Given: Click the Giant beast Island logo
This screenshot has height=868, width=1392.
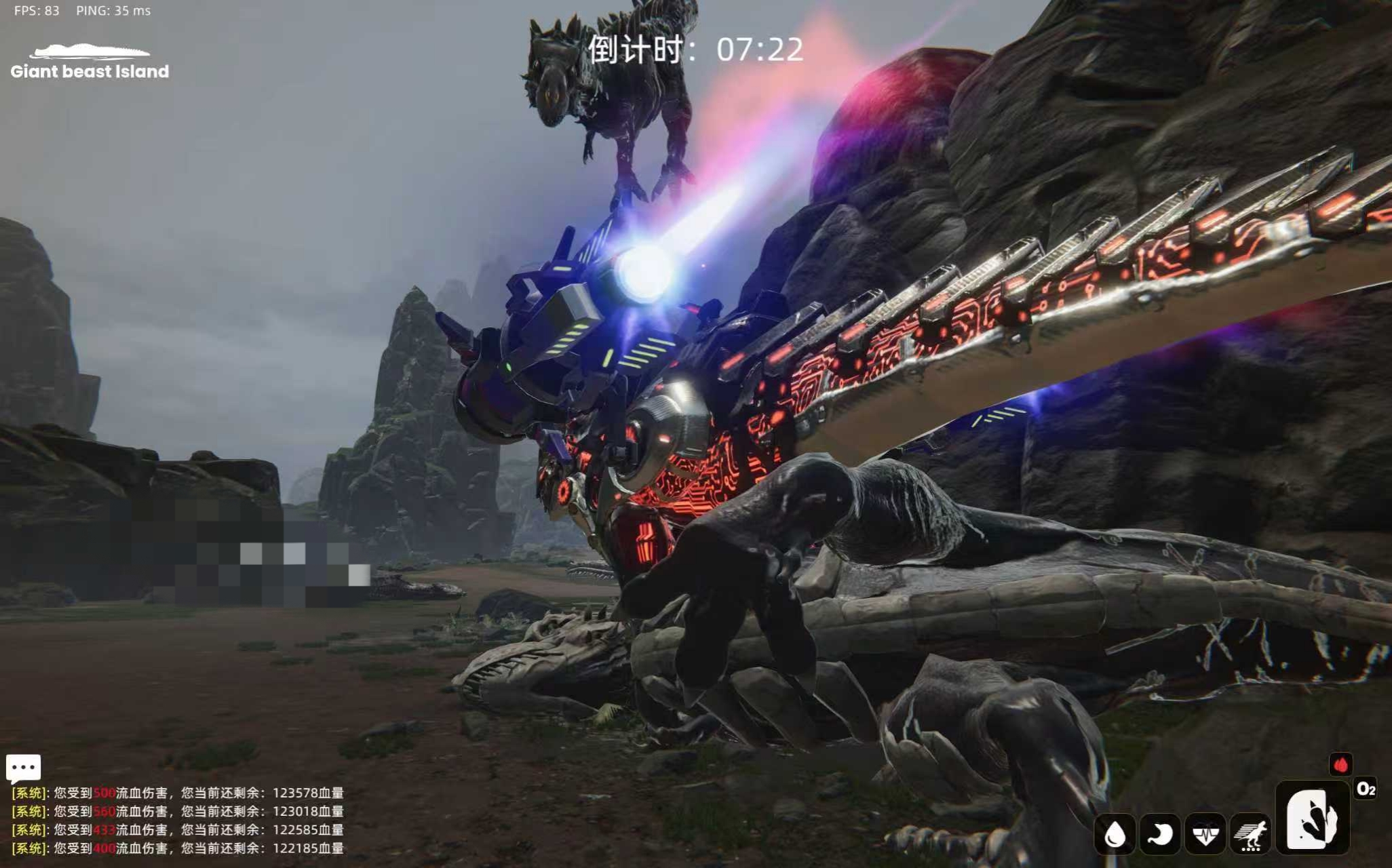Looking at the screenshot, I should click(x=90, y=62).
